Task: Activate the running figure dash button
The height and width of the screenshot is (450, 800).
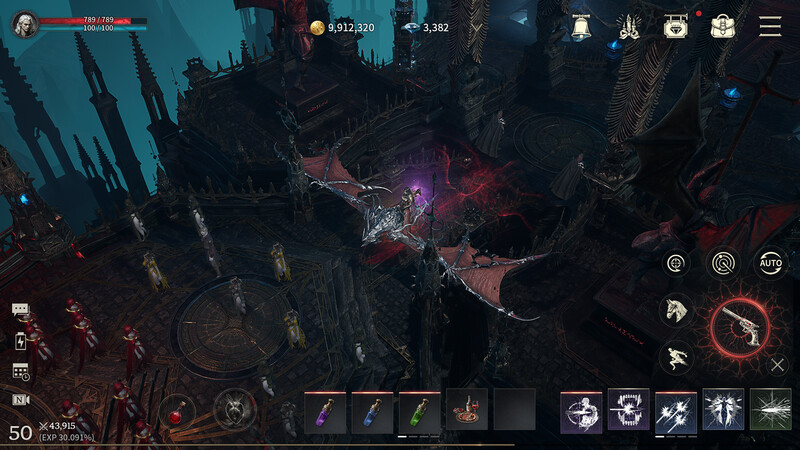Action: point(676,357)
